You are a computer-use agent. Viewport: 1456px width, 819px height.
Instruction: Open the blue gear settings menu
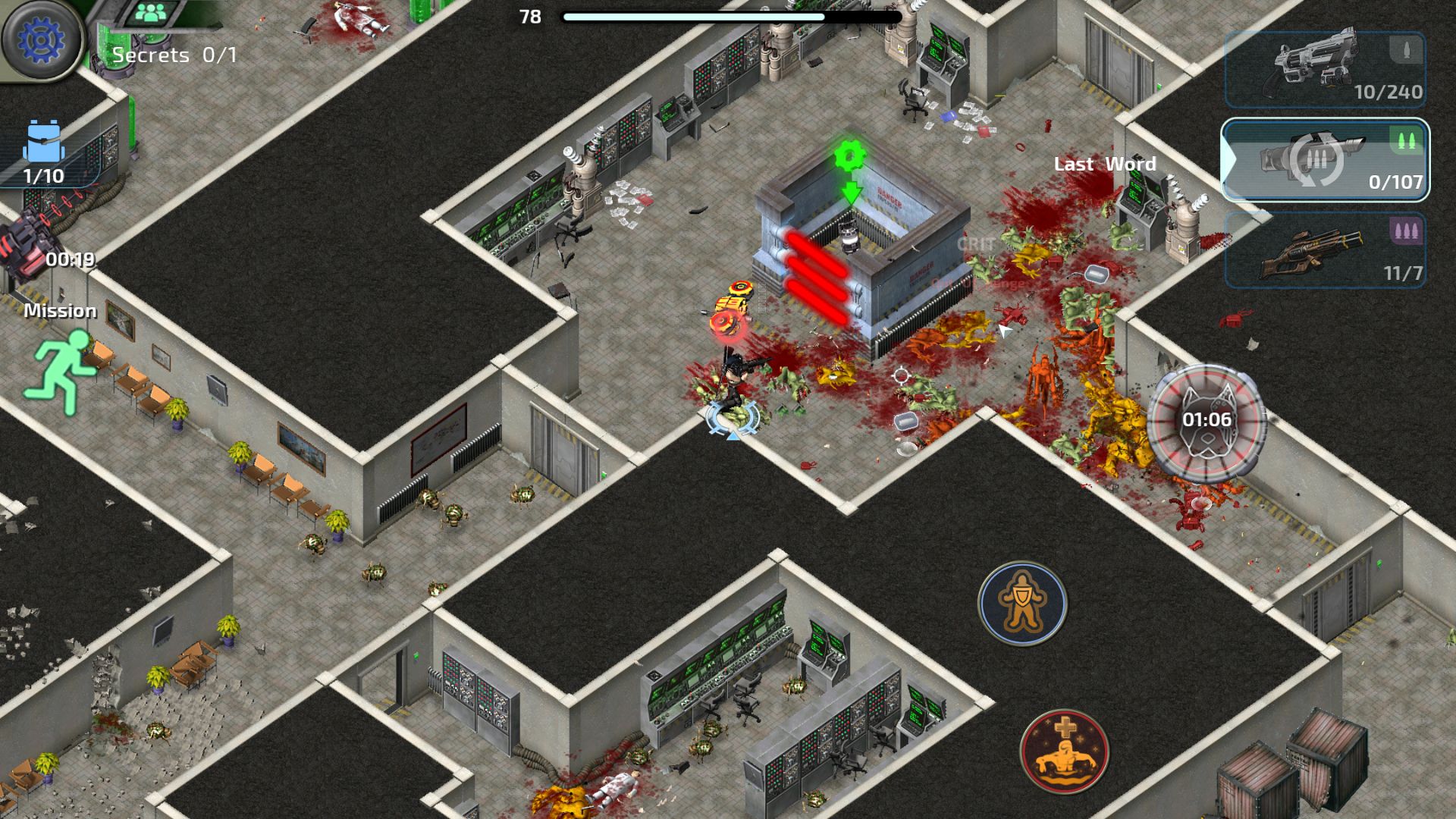[40, 39]
